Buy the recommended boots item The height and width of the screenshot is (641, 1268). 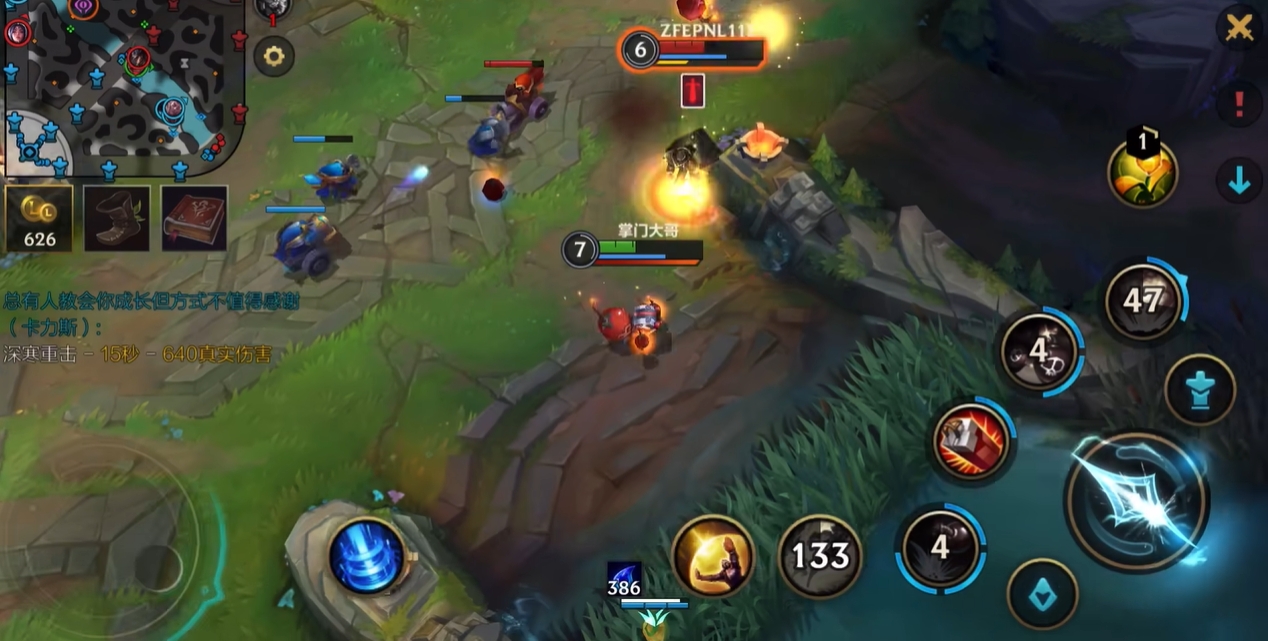117,218
